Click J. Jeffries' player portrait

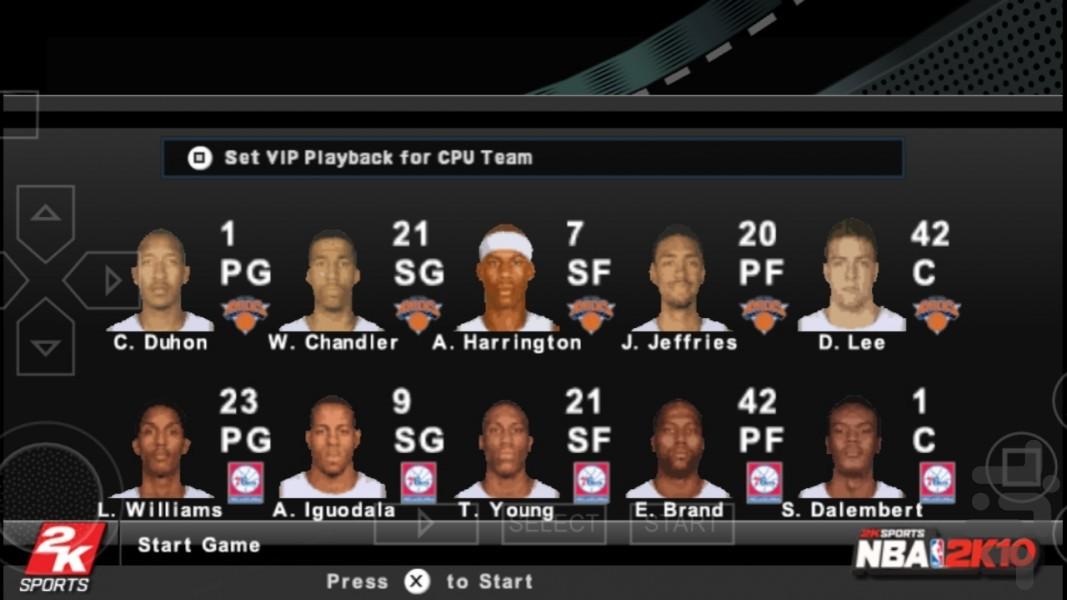[x=679, y=279]
